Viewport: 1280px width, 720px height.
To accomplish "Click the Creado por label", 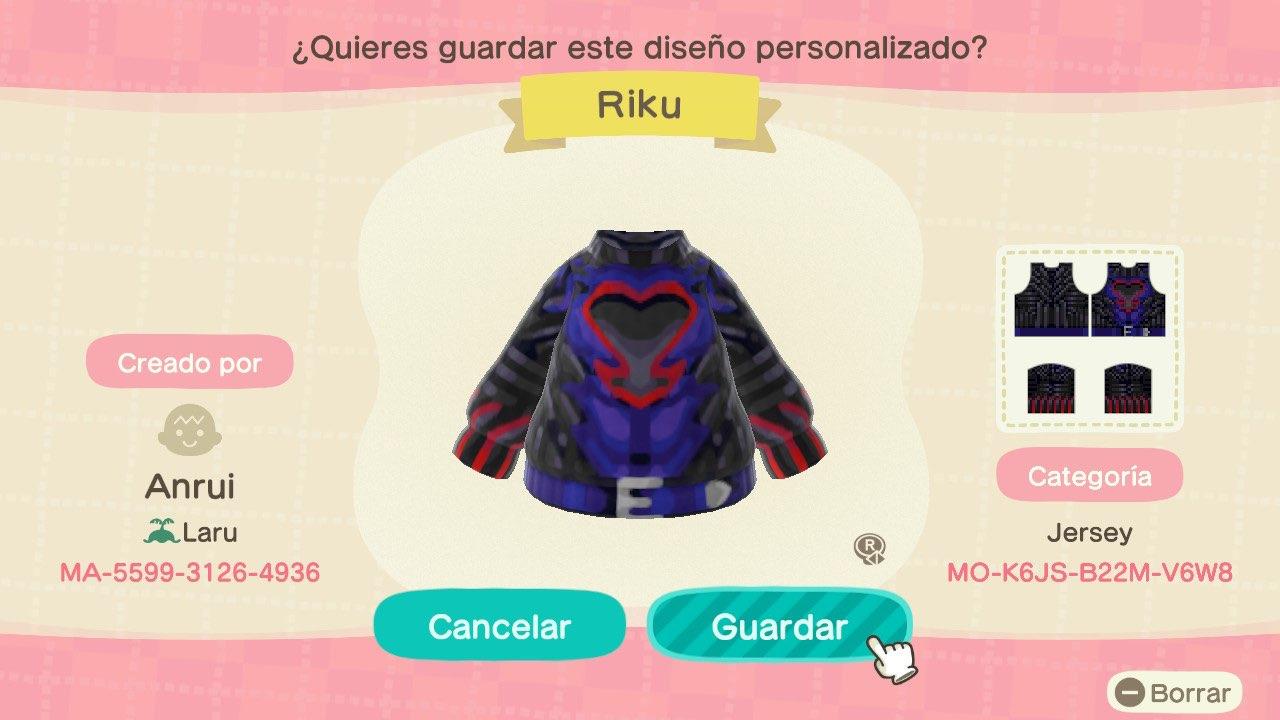I will click(x=190, y=362).
